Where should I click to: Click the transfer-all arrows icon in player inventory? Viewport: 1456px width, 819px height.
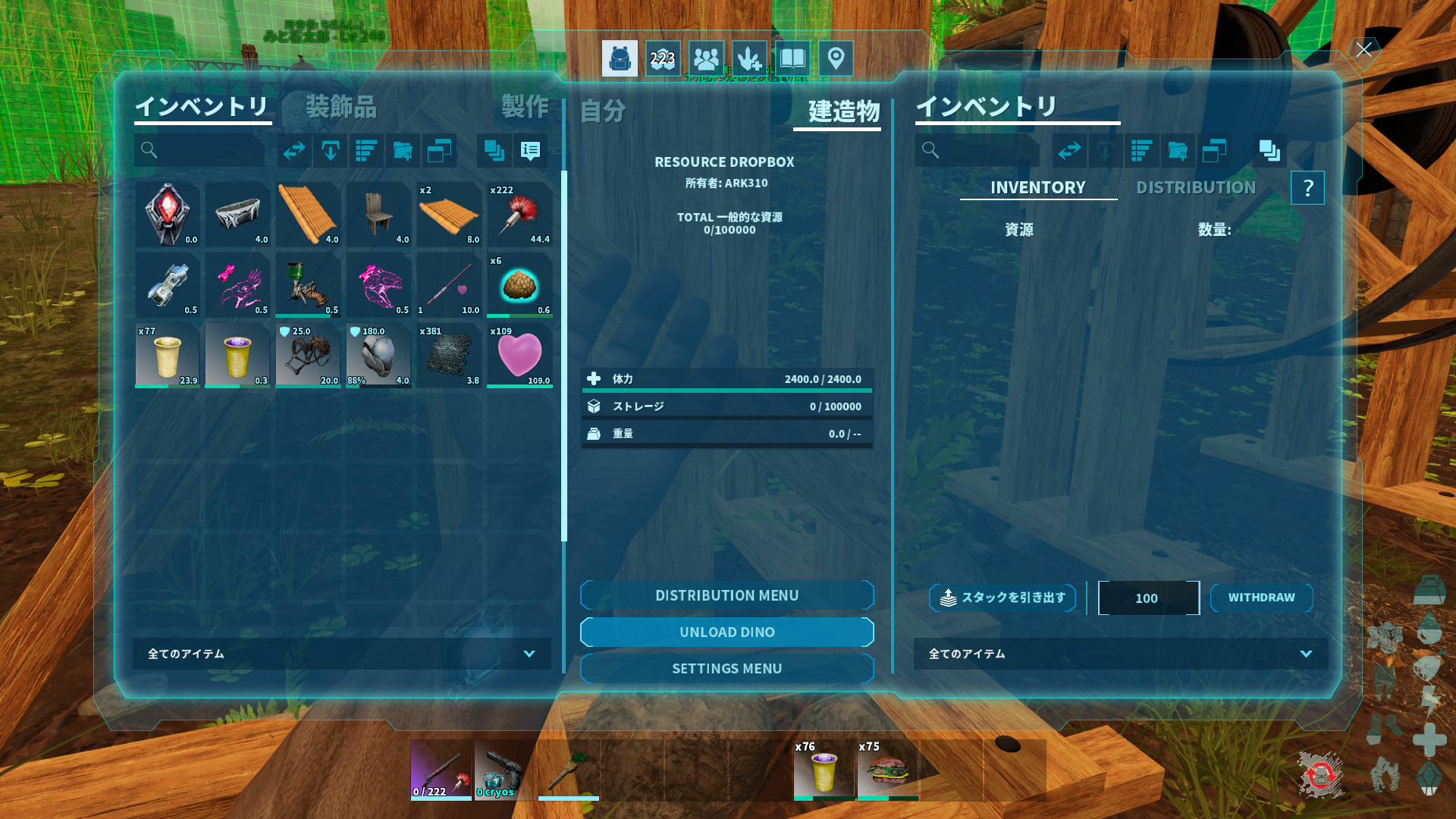294,151
